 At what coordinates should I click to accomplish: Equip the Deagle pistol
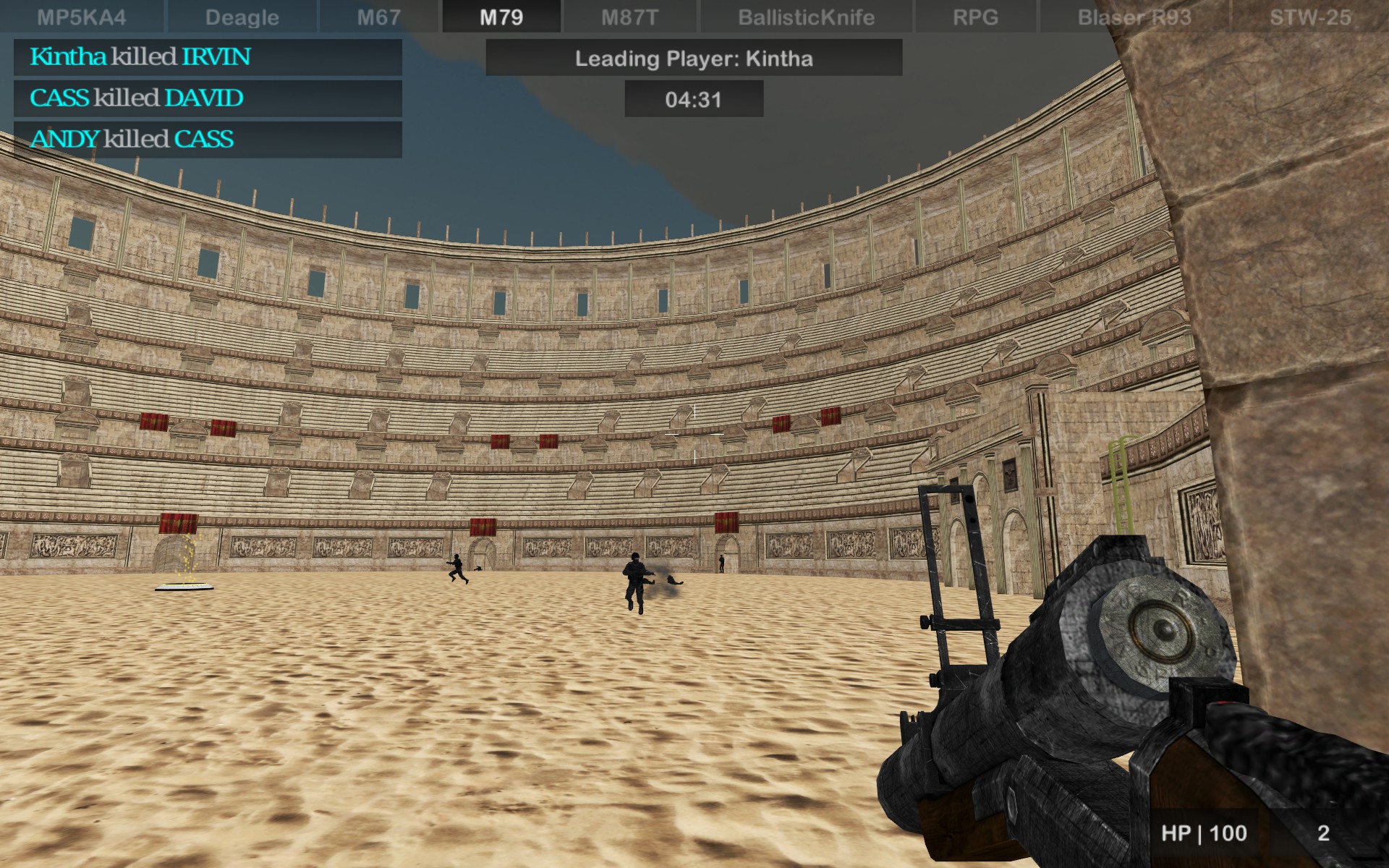click(x=241, y=17)
